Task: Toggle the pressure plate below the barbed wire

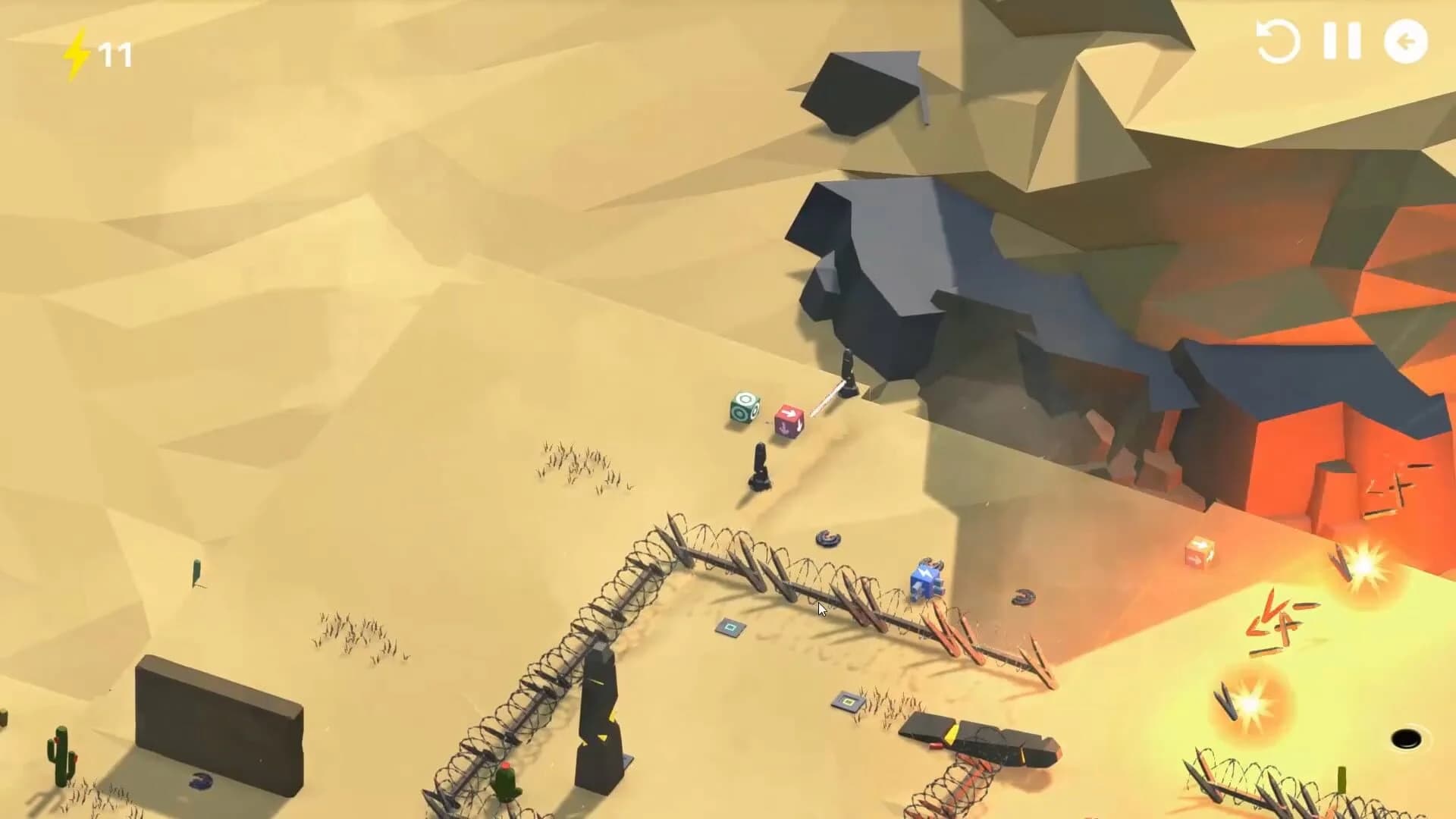Action: click(x=730, y=627)
